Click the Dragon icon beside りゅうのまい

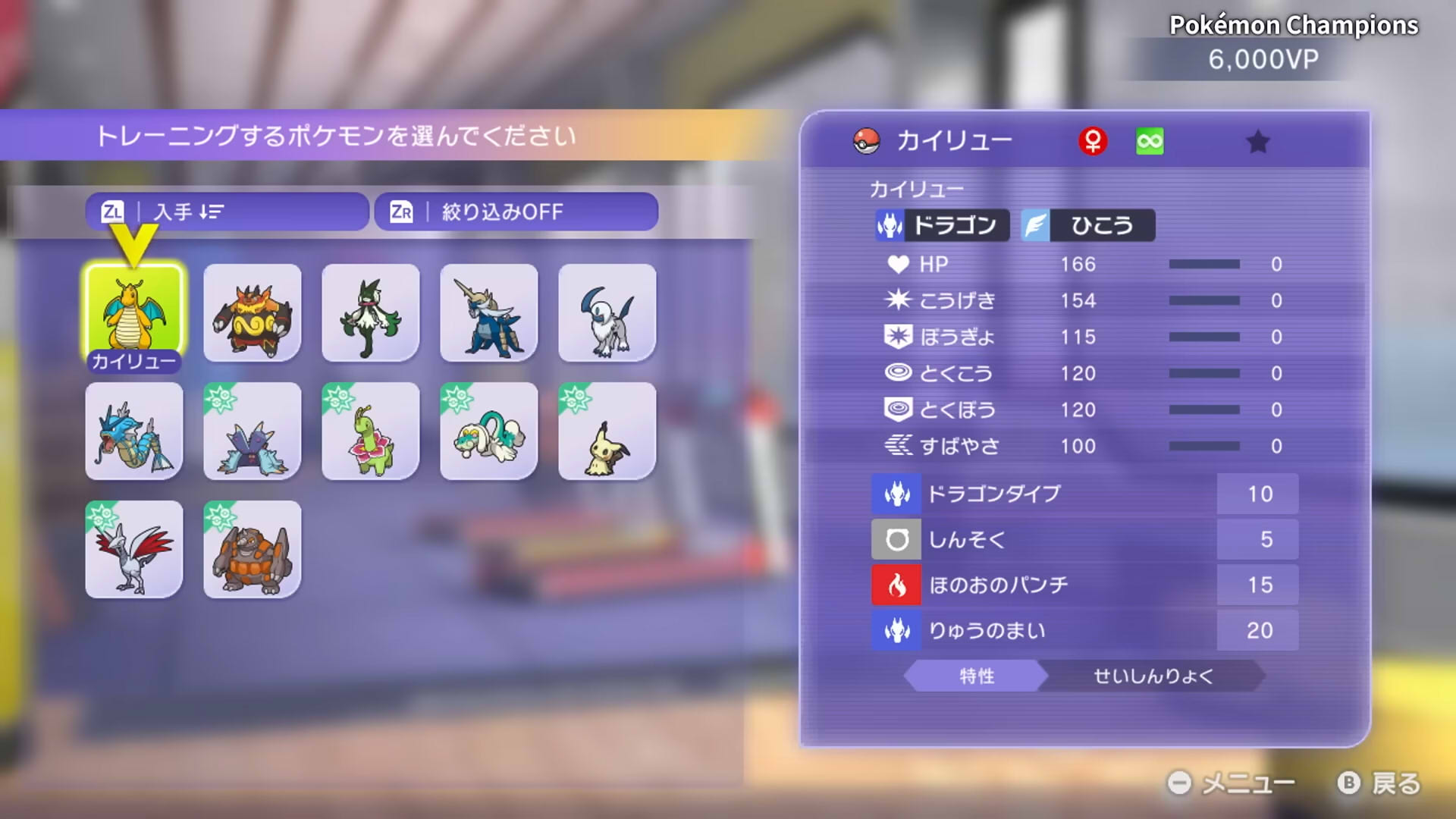pos(896,630)
